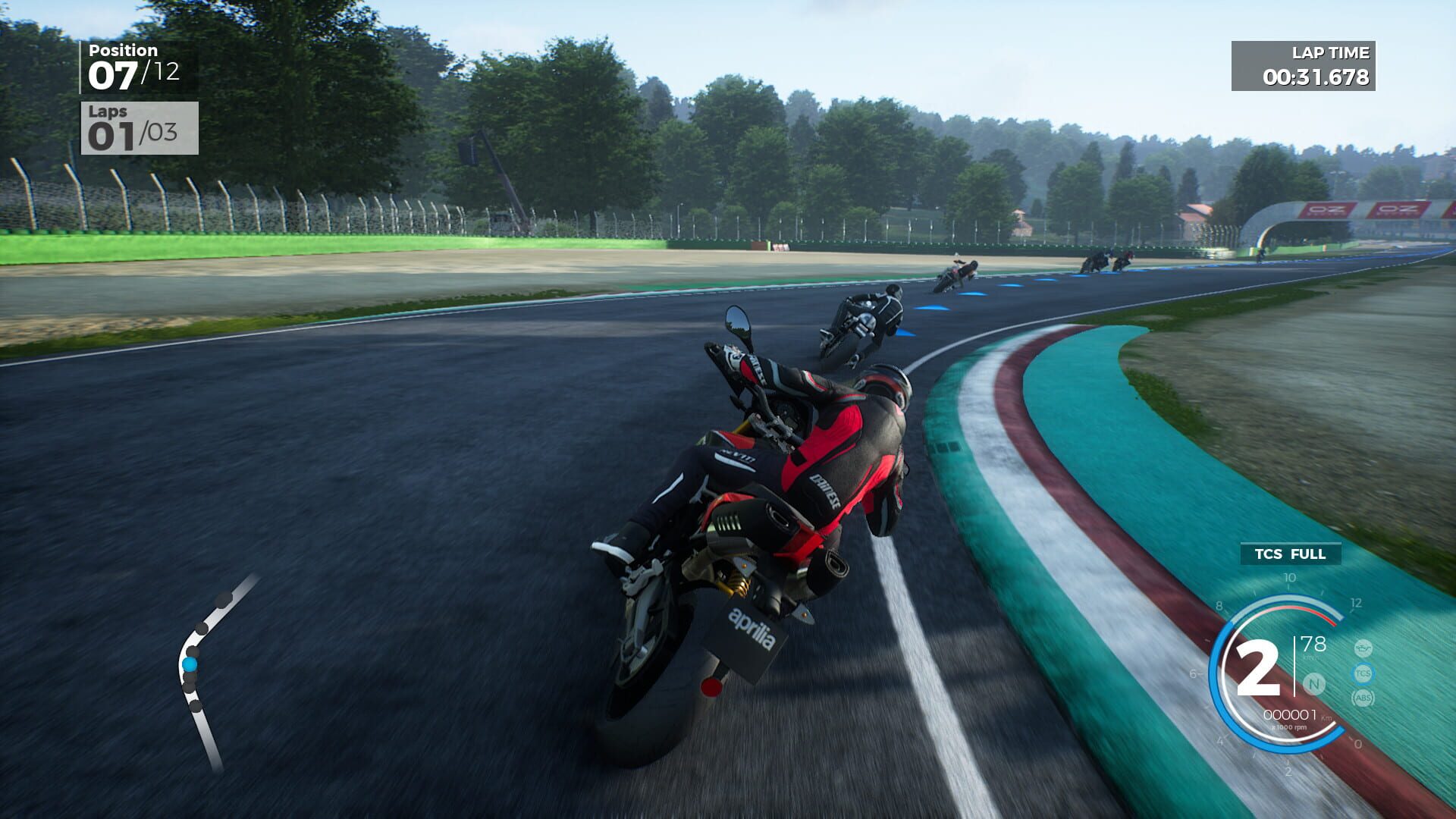Select the odometer reading 000001 Km
Image resolution: width=1456 pixels, height=819 pixels.
[x=1292, y=714]
